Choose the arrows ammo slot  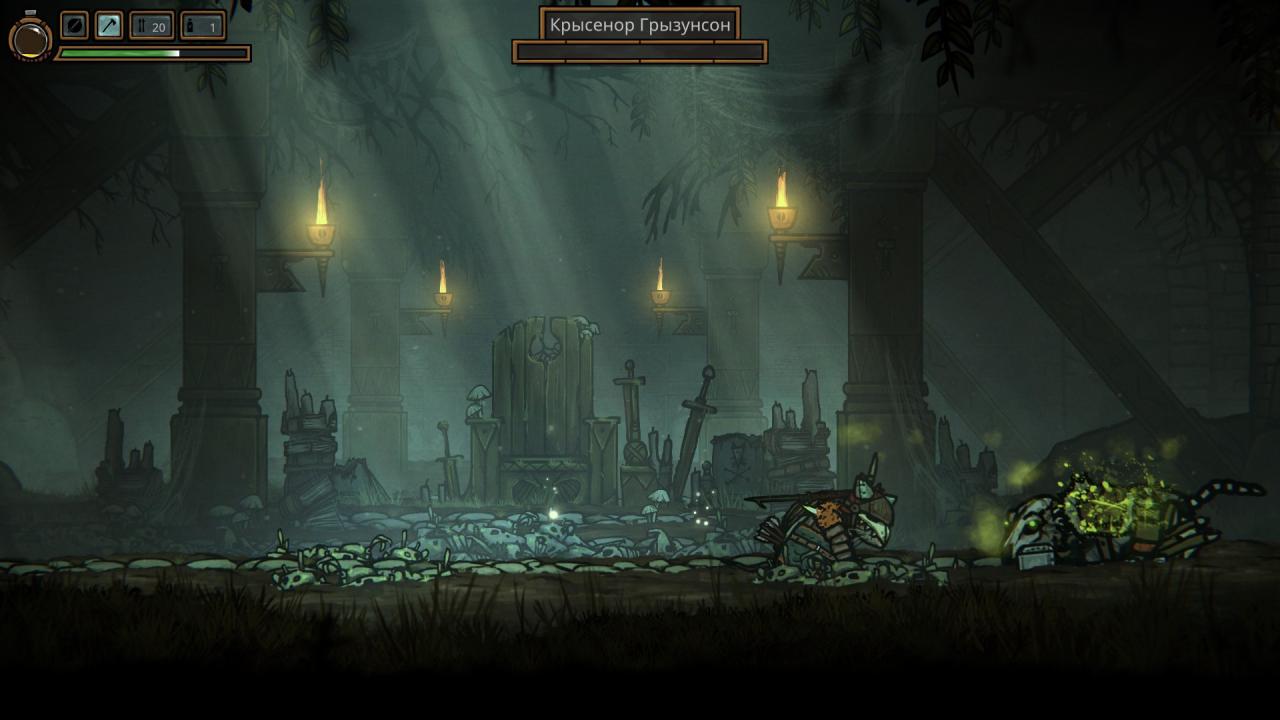152,26
